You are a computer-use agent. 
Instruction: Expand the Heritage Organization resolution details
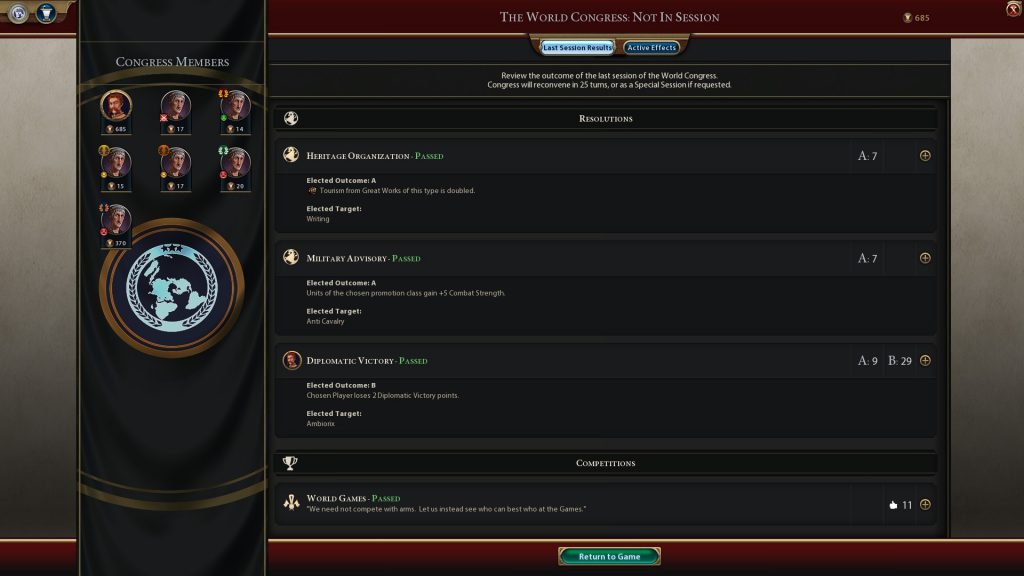[925, 155]
